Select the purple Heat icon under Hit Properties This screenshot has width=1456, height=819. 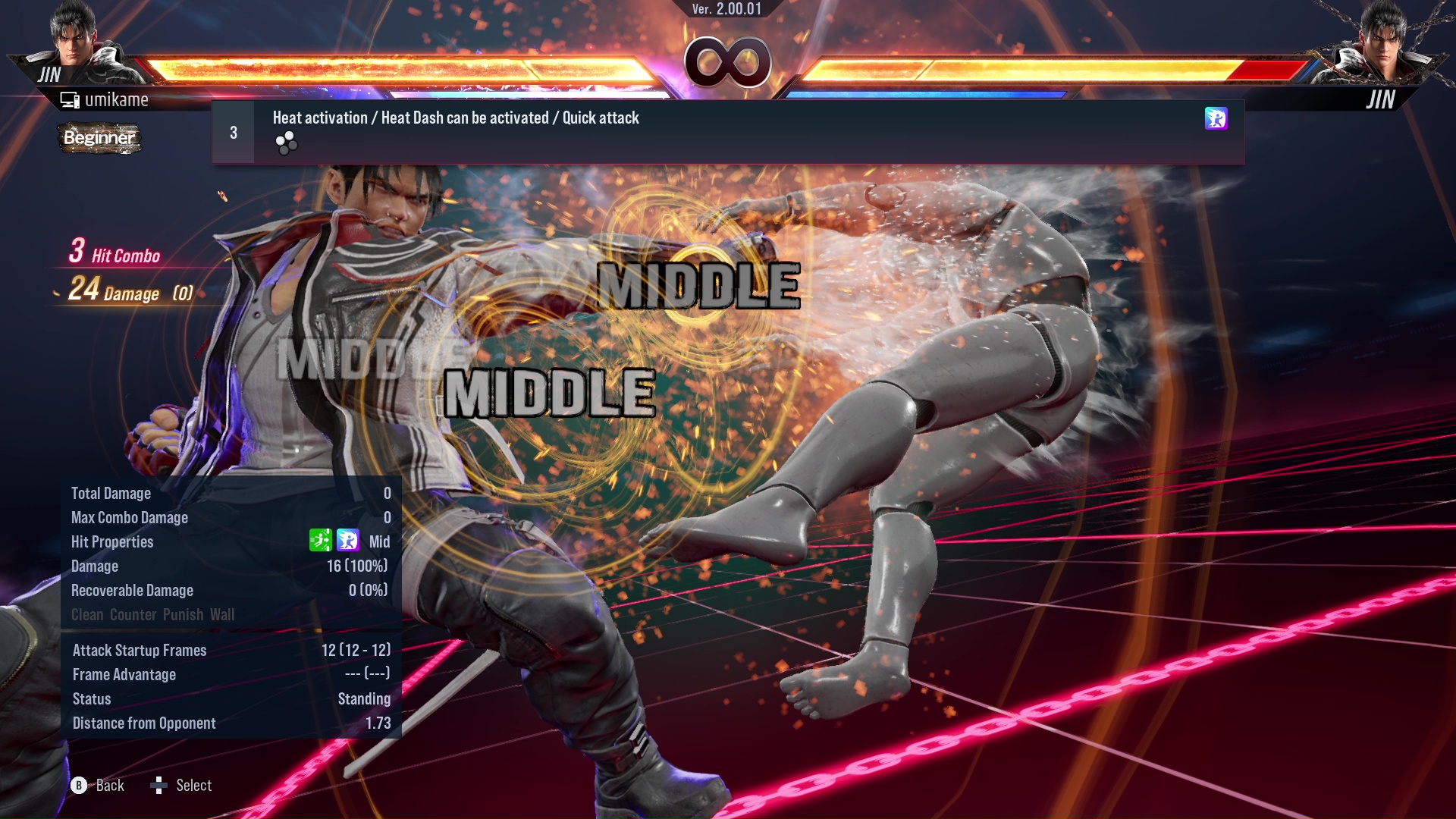[347, 541]
